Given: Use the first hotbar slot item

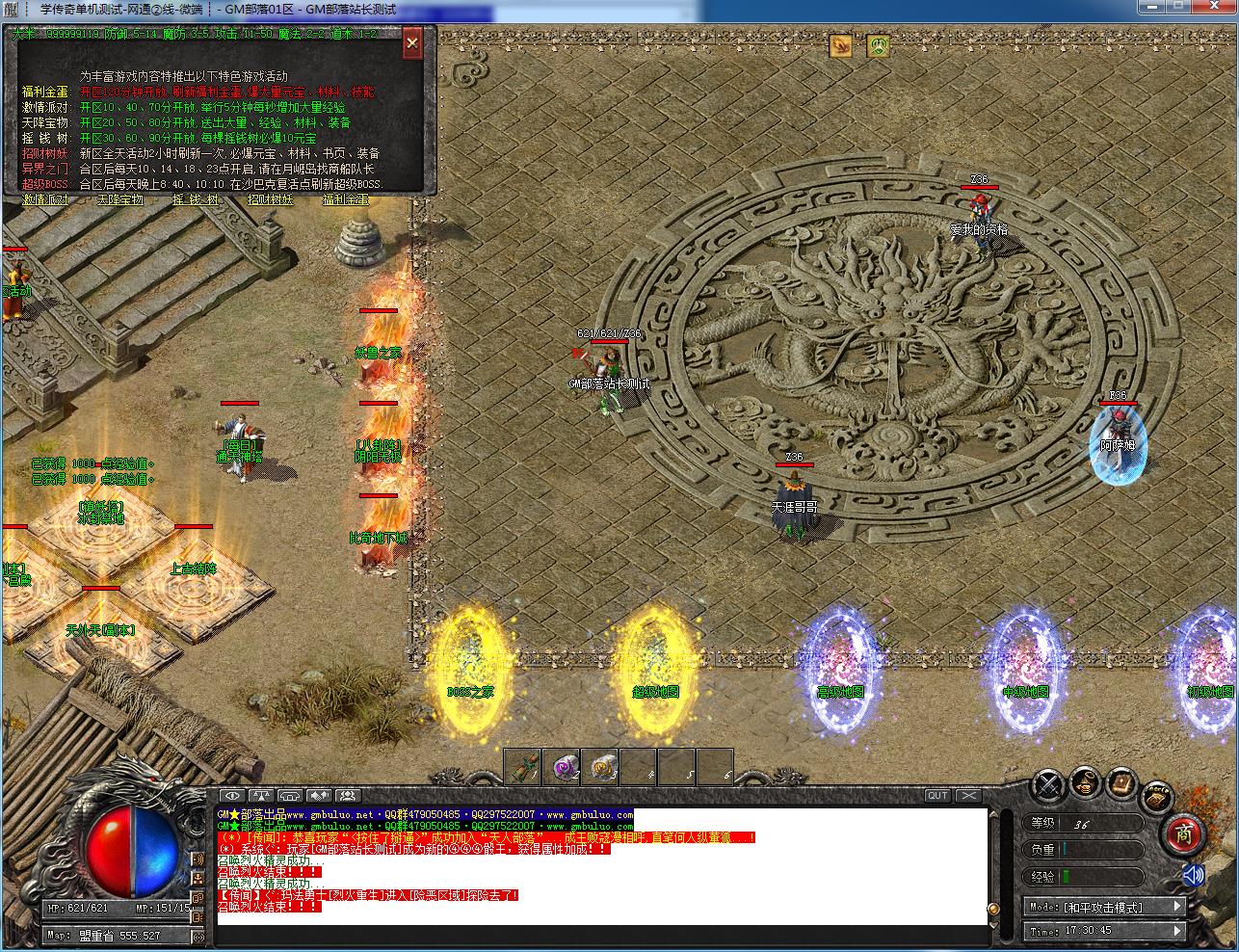Looking at the screenshot, I should coord(522,767).
